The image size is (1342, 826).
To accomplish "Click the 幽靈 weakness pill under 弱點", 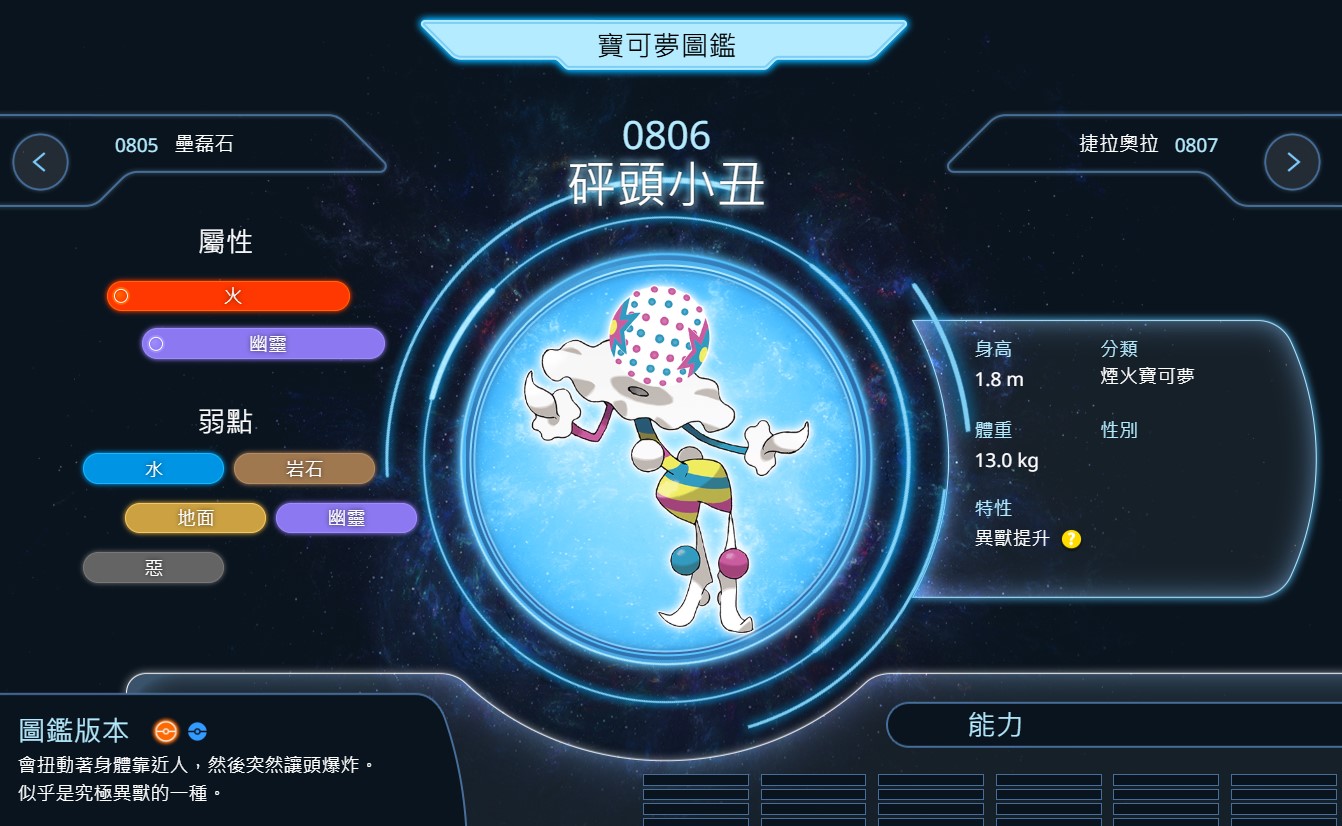I will [x=346, y=518].
